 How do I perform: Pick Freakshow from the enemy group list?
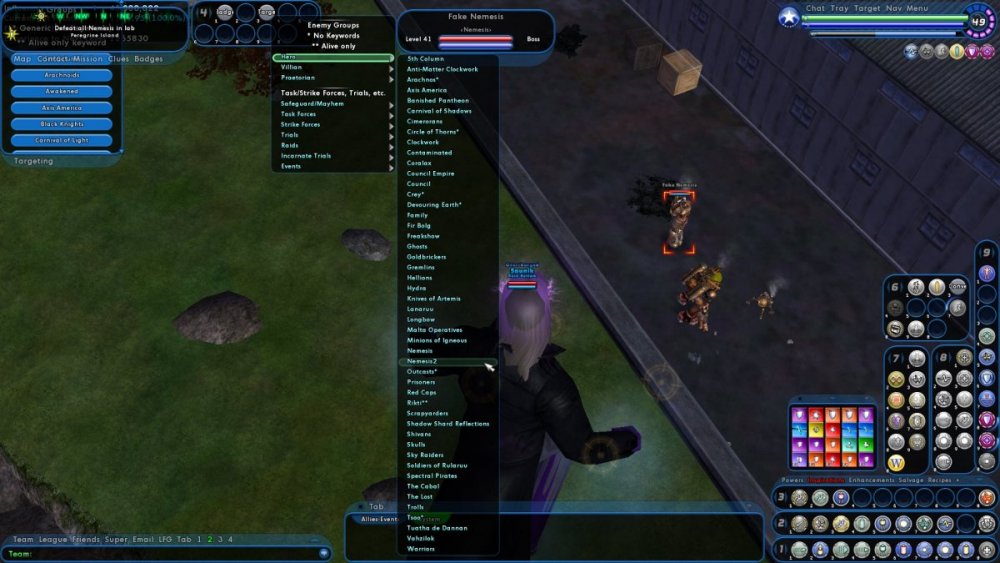pos(423,236)
